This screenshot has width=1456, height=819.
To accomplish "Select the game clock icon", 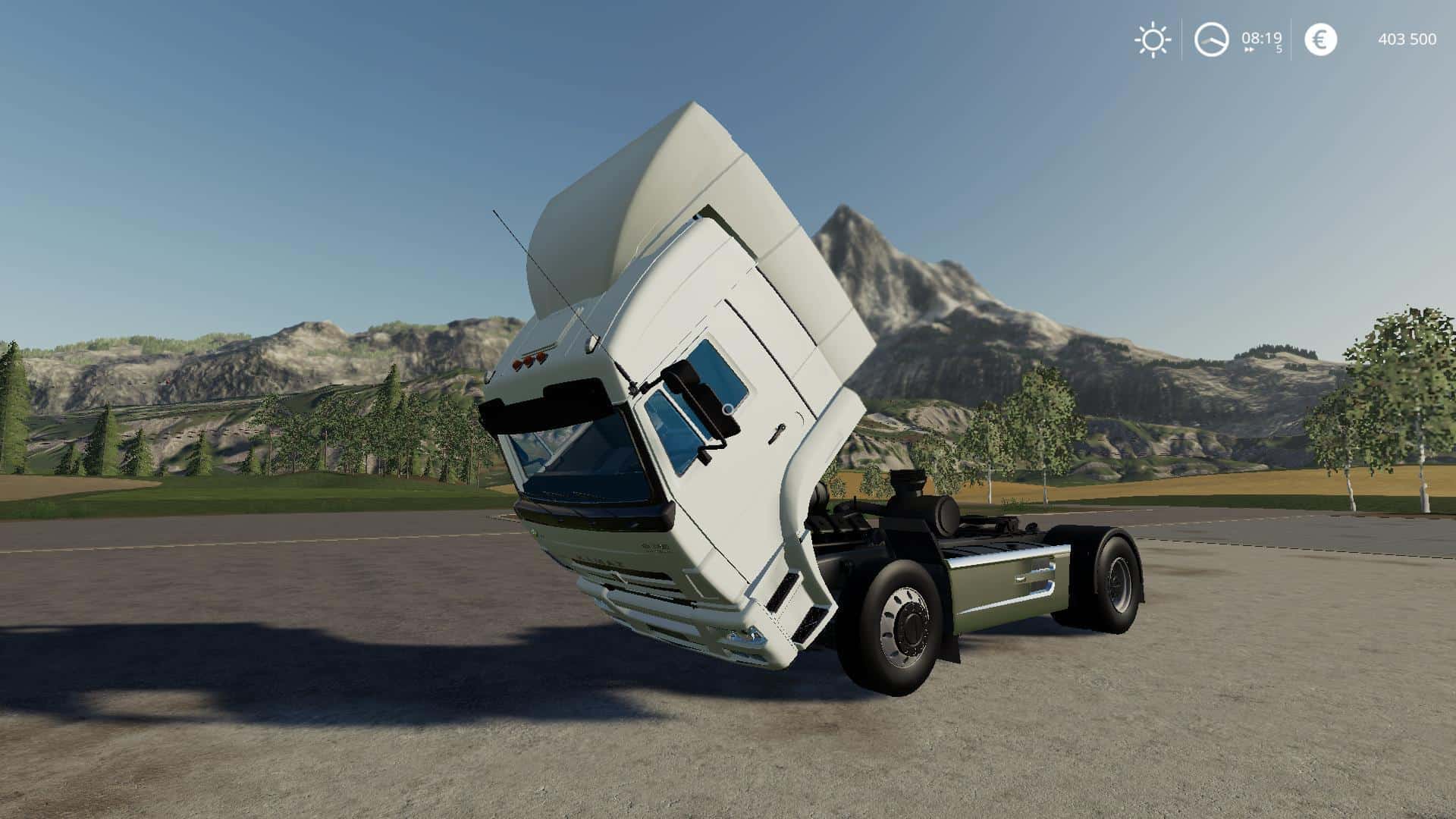I will click(1211, 39).
